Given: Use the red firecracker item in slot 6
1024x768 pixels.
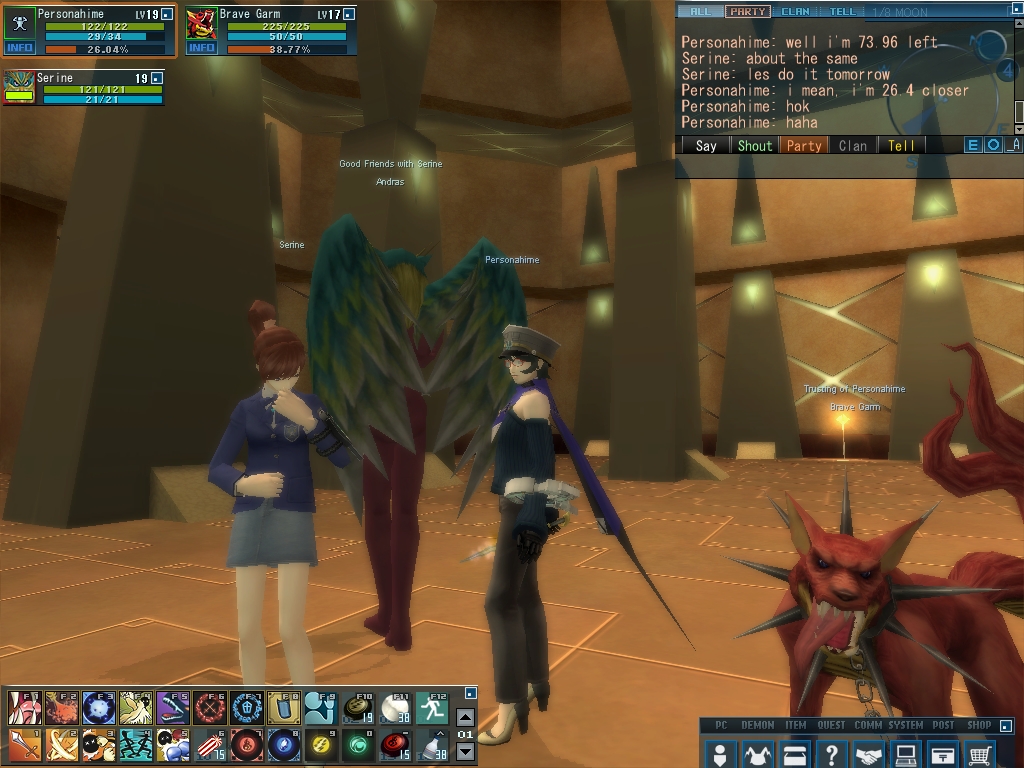Looking at the screenshot, I should coord(209,744).
